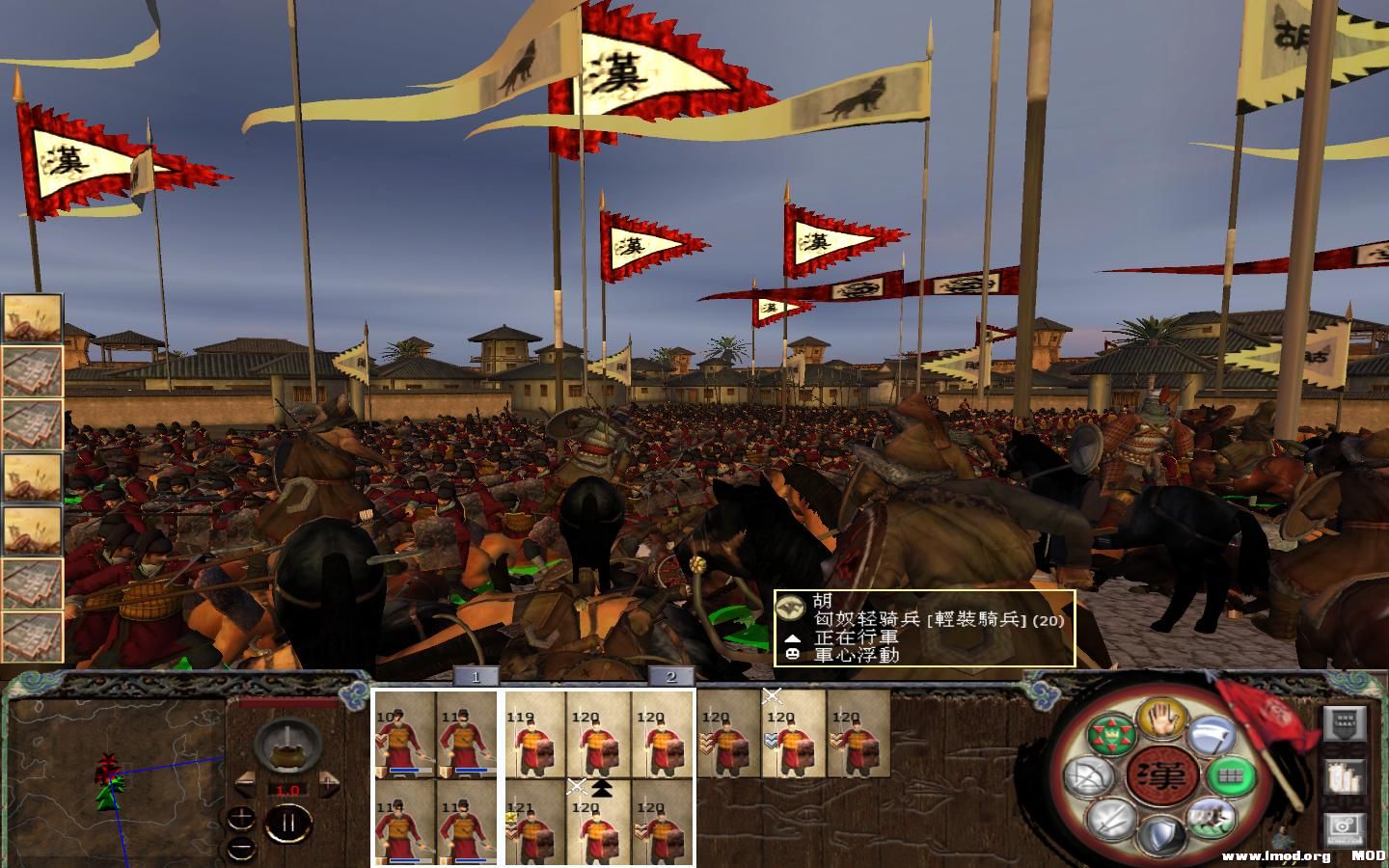The width and height of the screenshot is (1389, 868).
Task: Click the left arrow to lower battle speed
Action: tap(245, 784)
